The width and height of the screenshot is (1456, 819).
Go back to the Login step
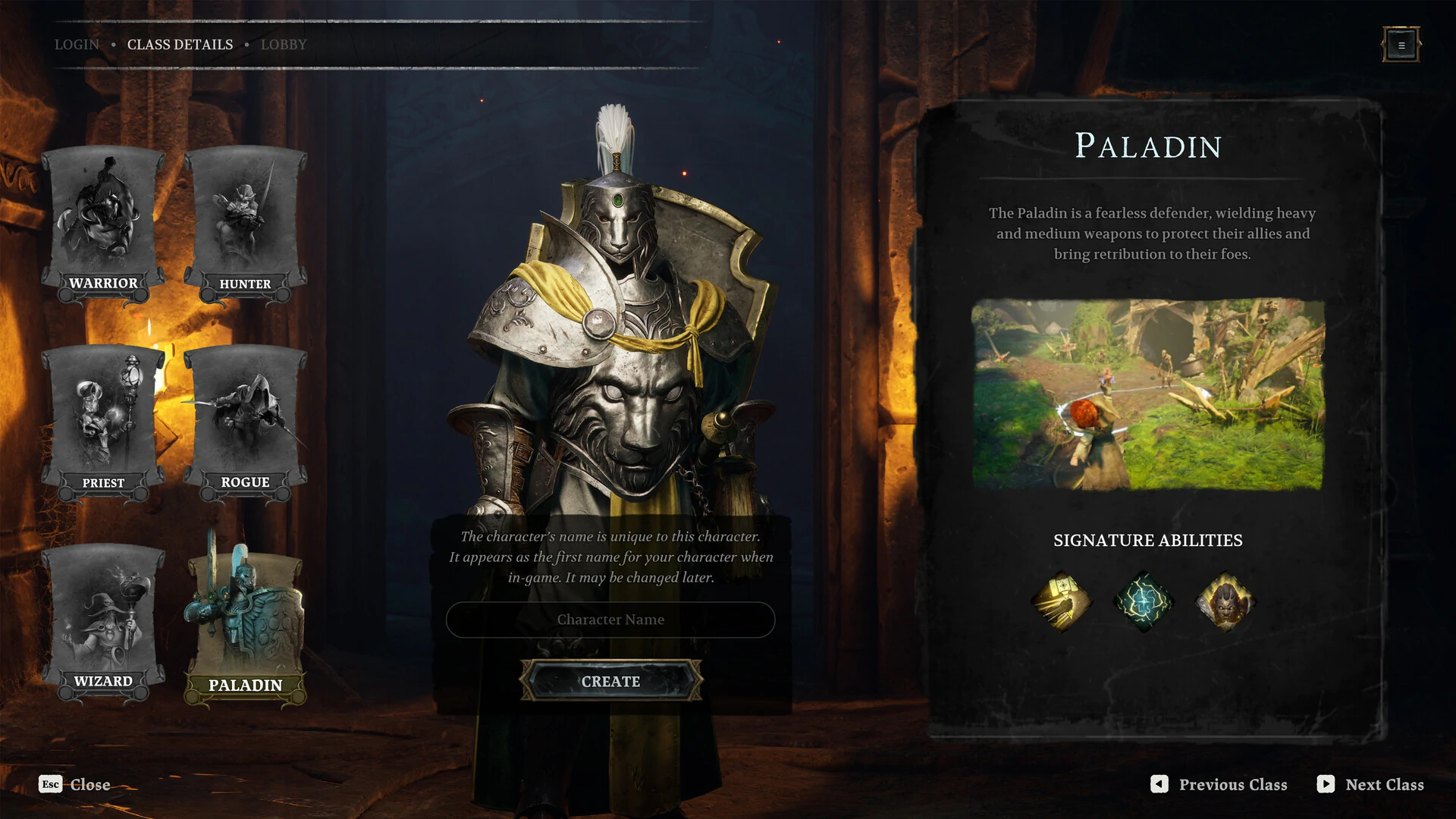pyautogui.click(x=77, y=45)
